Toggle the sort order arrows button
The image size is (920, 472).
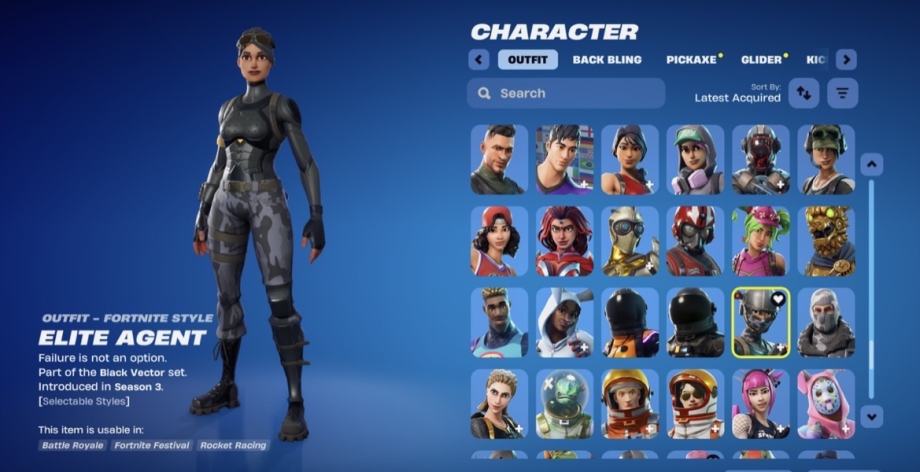click(x=804, y=93)
